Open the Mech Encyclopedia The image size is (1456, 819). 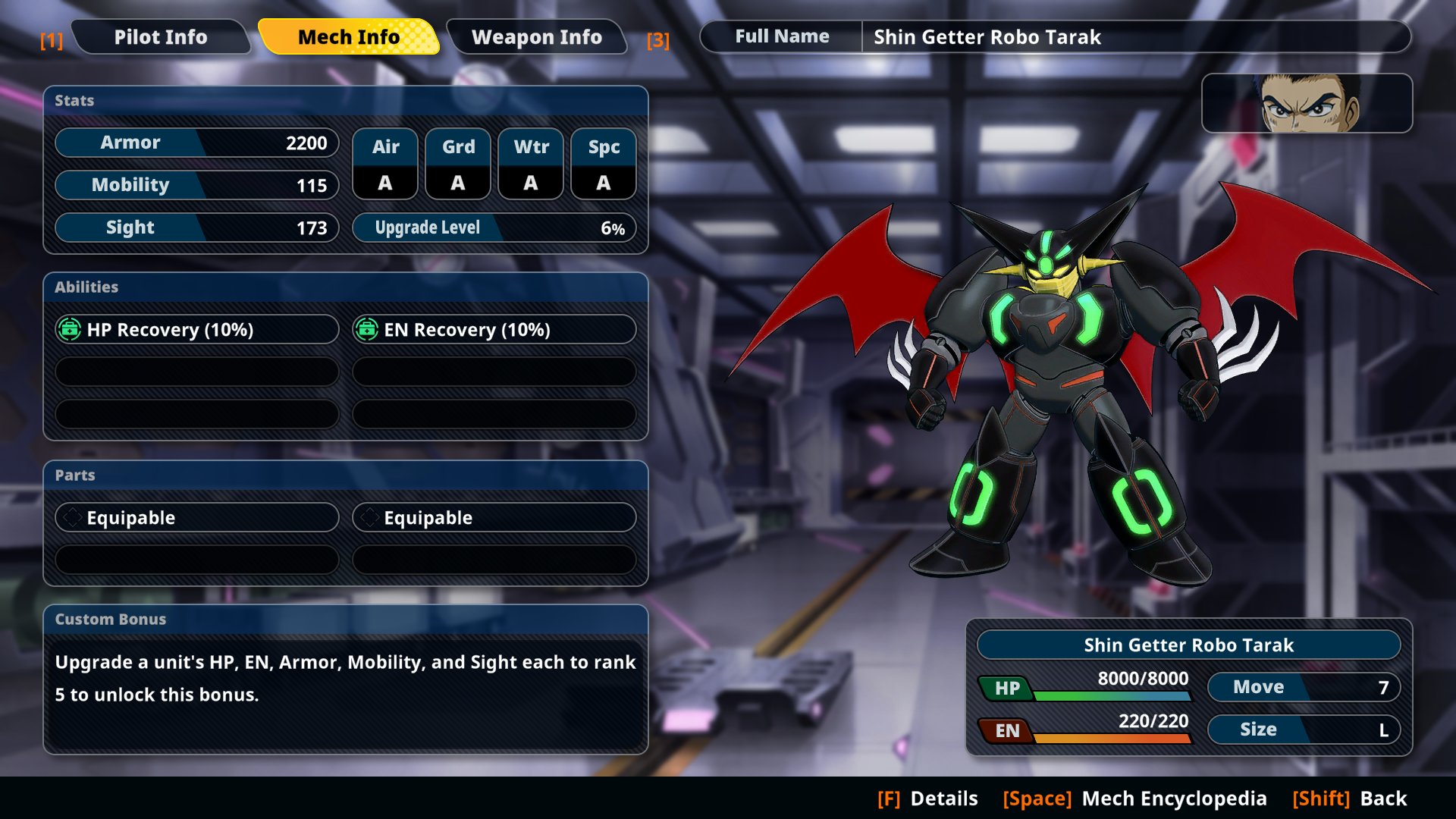(1134, 799)
